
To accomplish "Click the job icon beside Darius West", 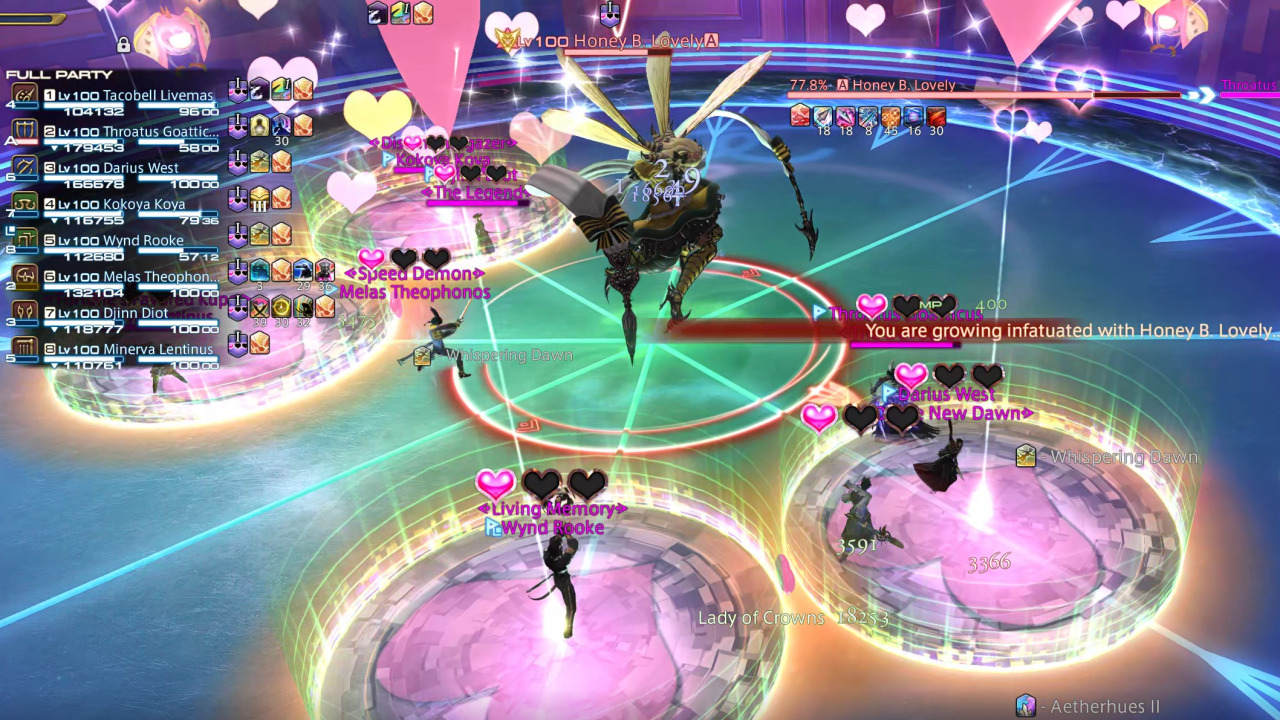I will (x=24, y=167).
